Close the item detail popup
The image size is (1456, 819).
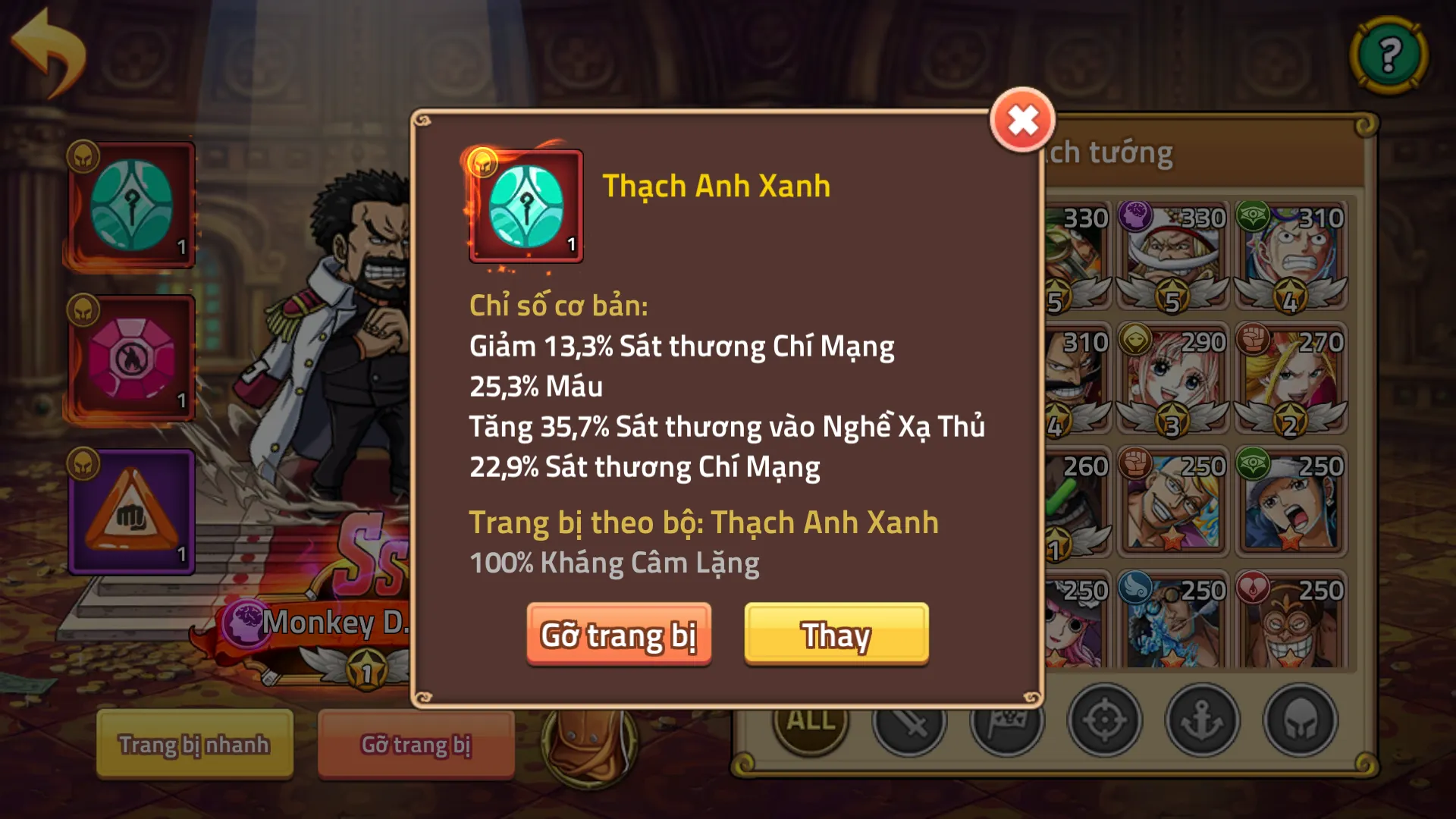coord(1022,119)
